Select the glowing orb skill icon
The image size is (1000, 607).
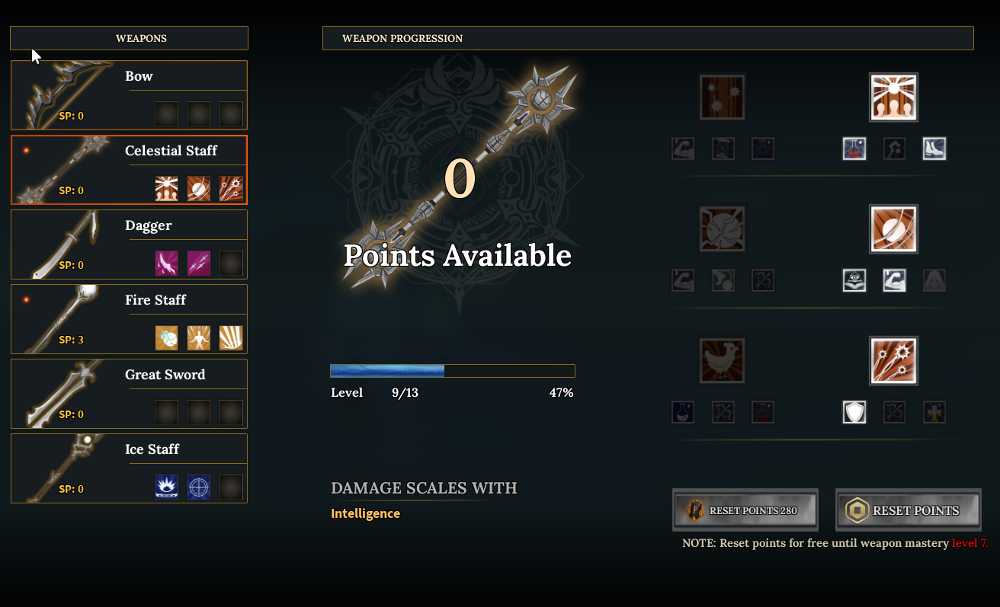pos(893,229)
